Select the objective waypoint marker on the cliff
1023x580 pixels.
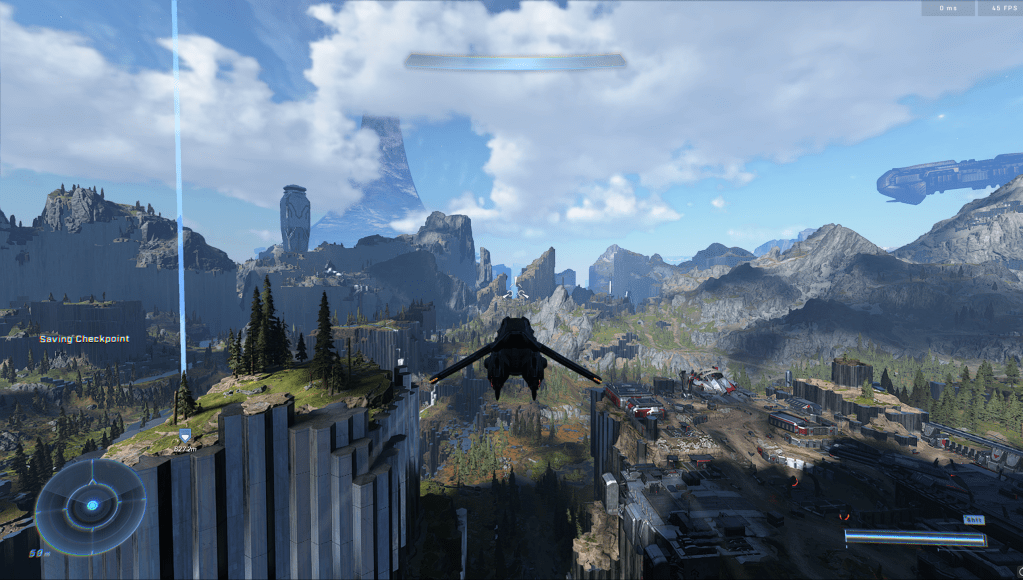[185, 435]
